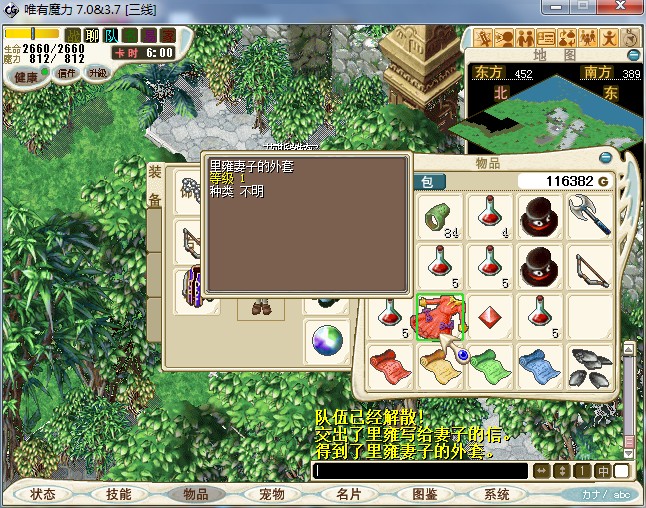Image resolution: width=646 pixels, height=508 pixels.
Task: Open the 图鉴 album menu
Action: 424,494
